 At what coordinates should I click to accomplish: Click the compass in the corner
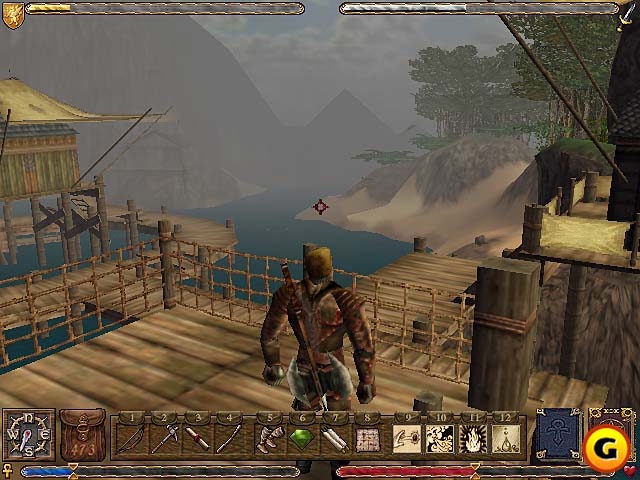pyautogui.click(x=28, y=436)
